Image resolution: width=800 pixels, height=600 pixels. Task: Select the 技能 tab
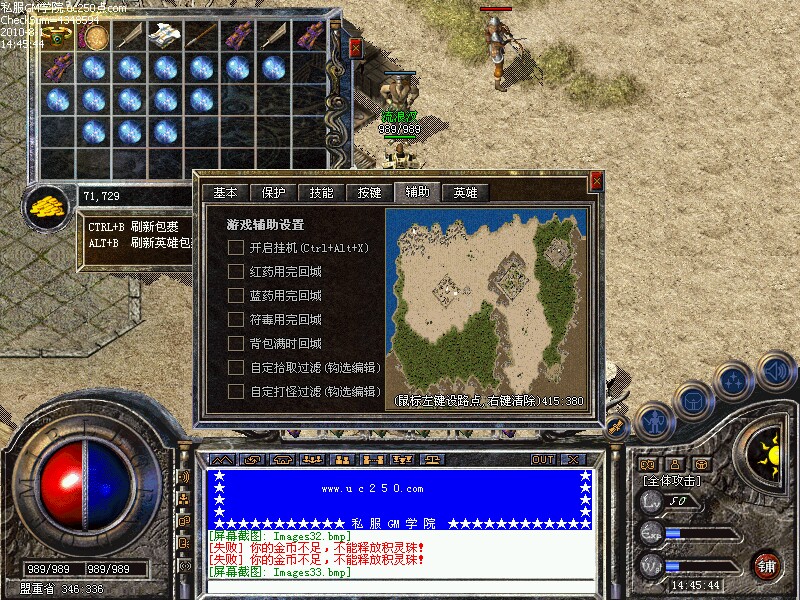(x=321, y=193)
